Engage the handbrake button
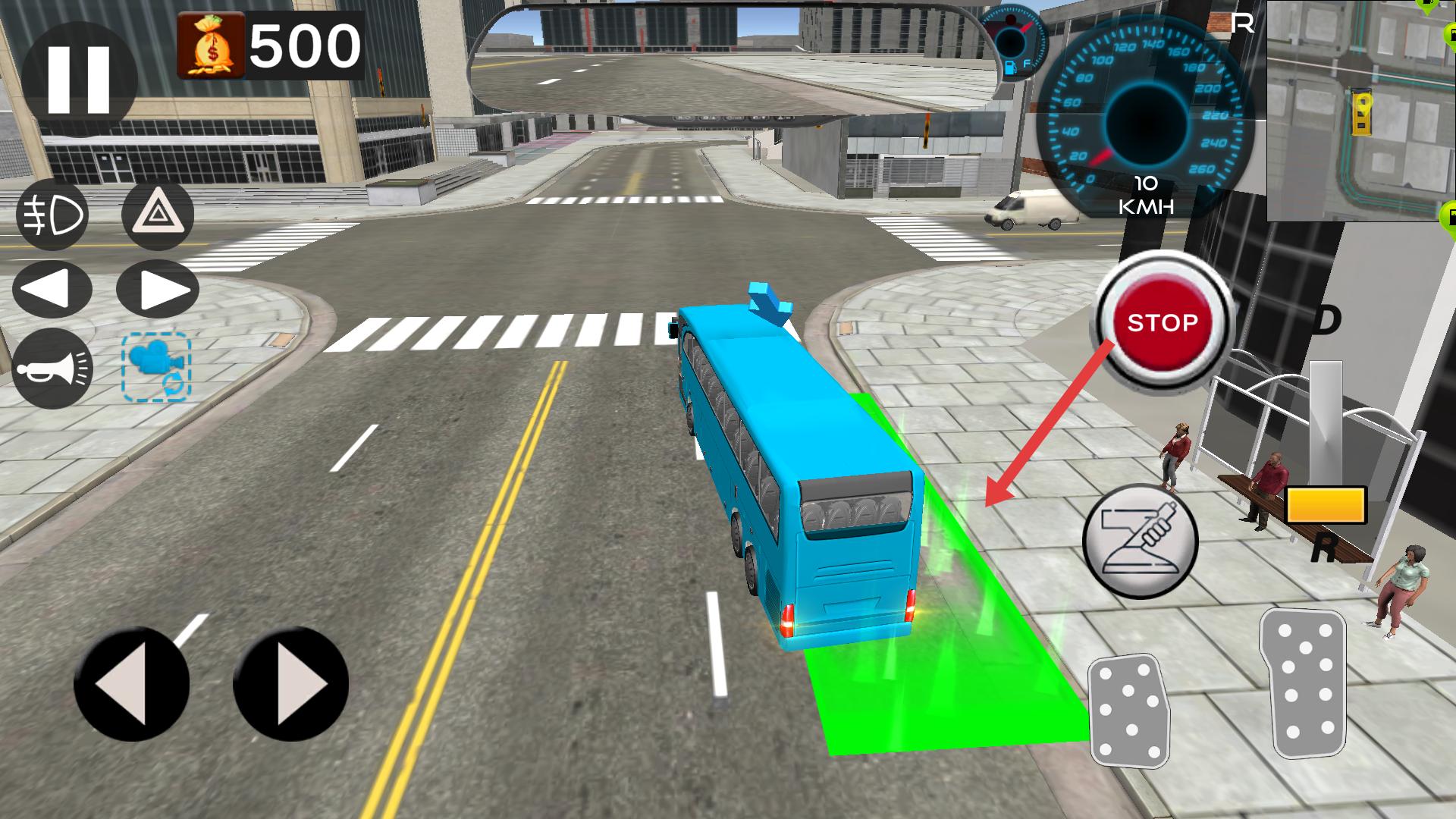Image resolution: width=1456 pixels, height=819 pixels. pyautogui.click(x=1141, y=541)
